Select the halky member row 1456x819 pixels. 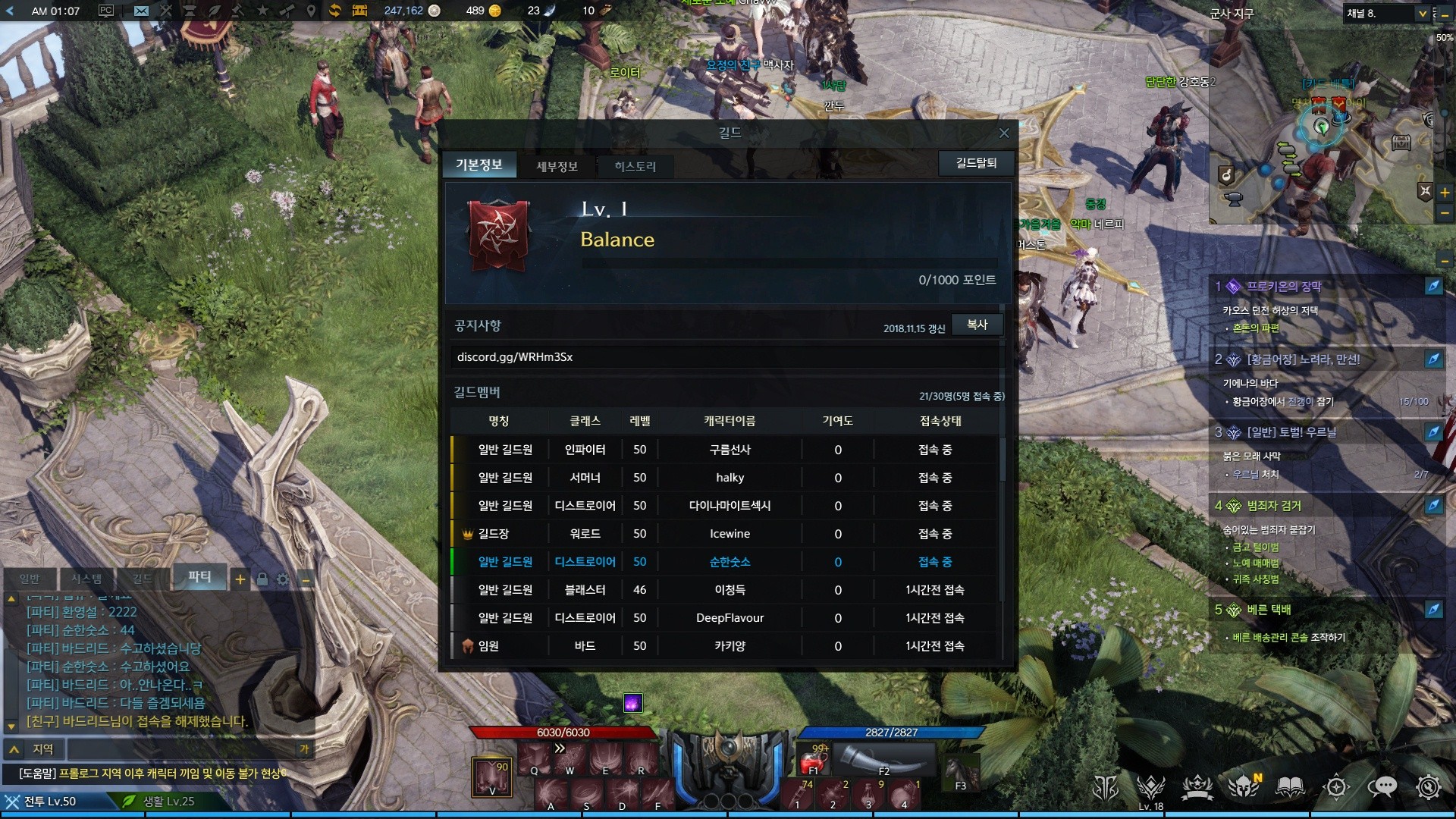729,478
